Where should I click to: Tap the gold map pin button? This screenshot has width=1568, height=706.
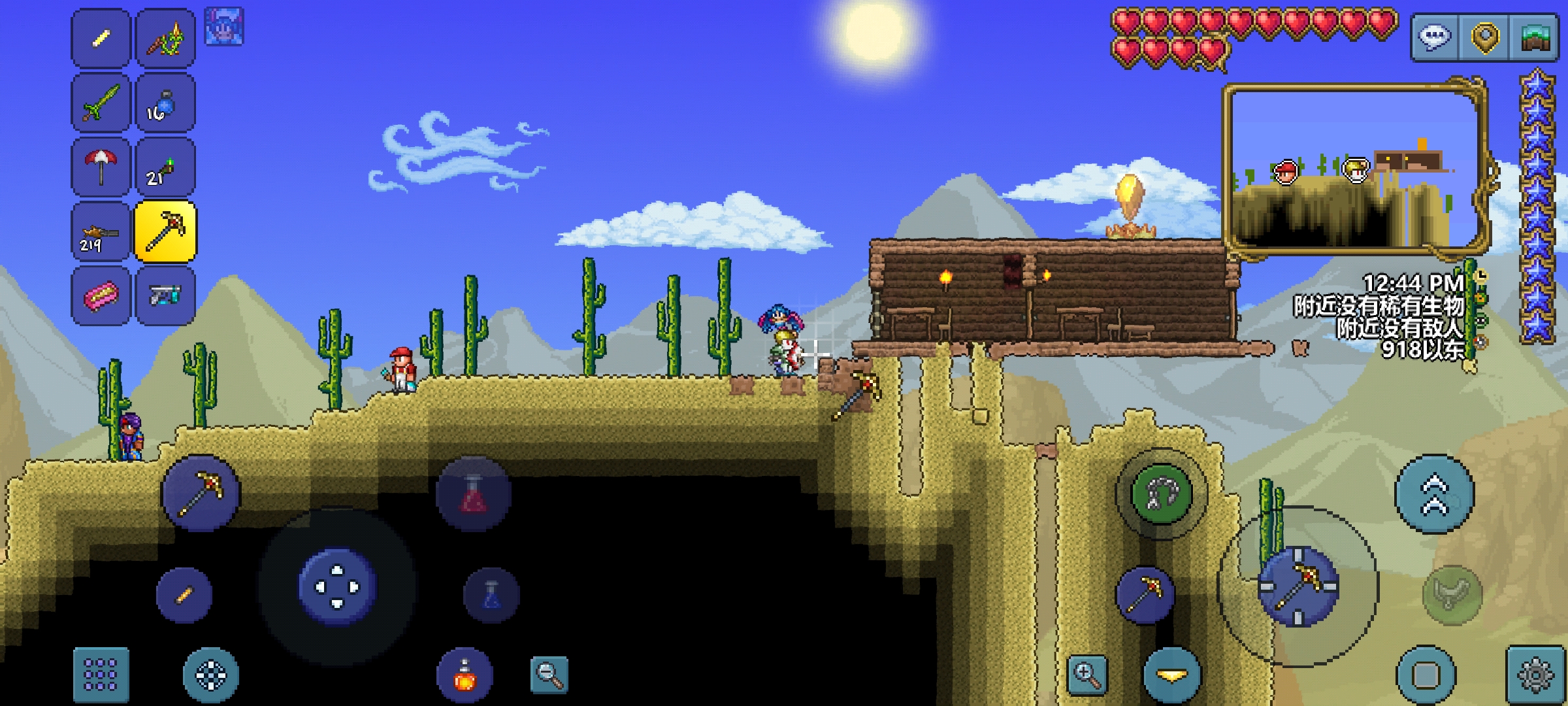pos(1484,37)
